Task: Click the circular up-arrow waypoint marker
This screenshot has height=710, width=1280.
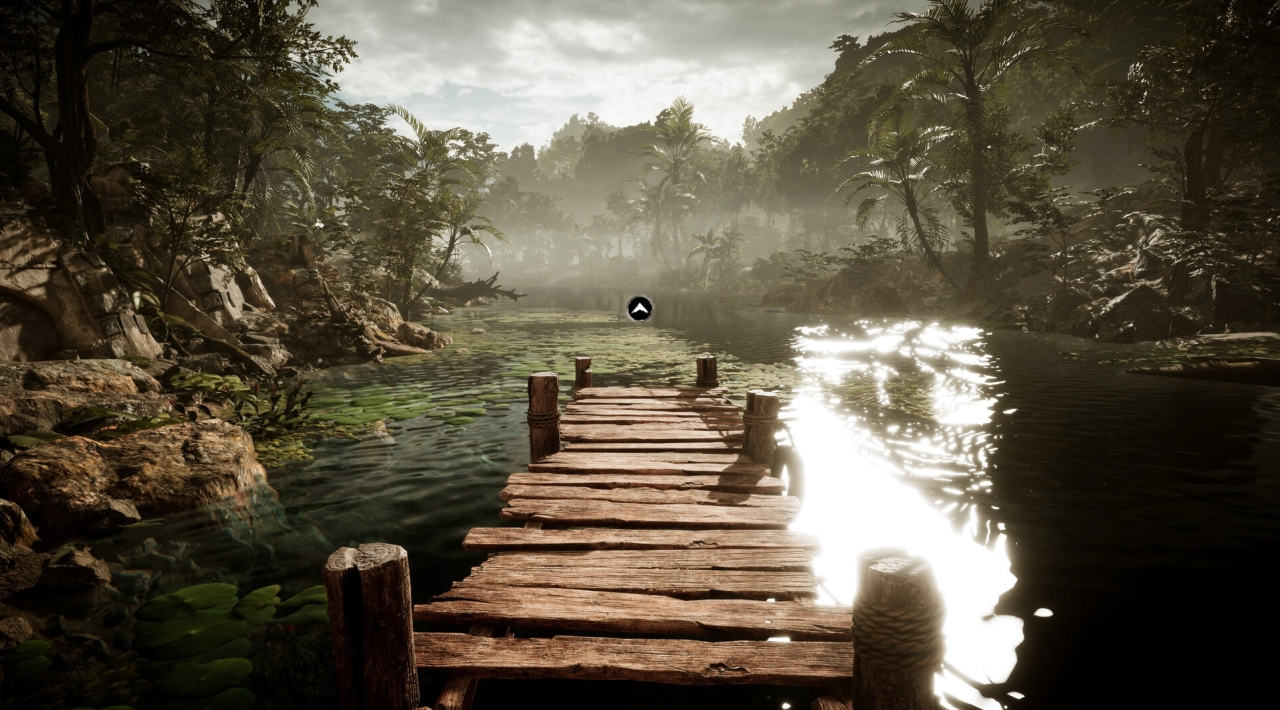Action: tap(640, 308)
